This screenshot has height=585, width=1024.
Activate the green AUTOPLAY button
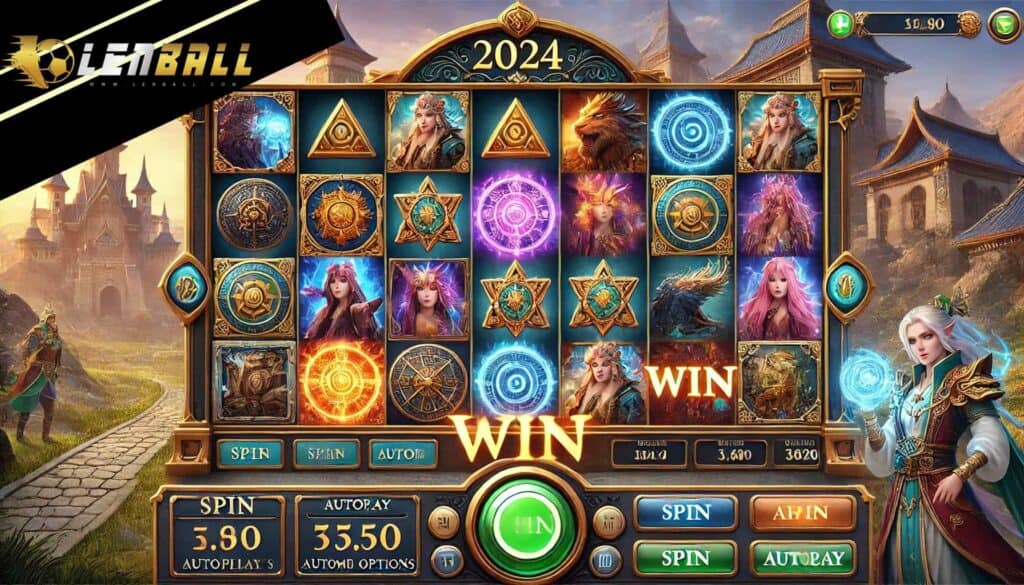[x=803, y=558]
